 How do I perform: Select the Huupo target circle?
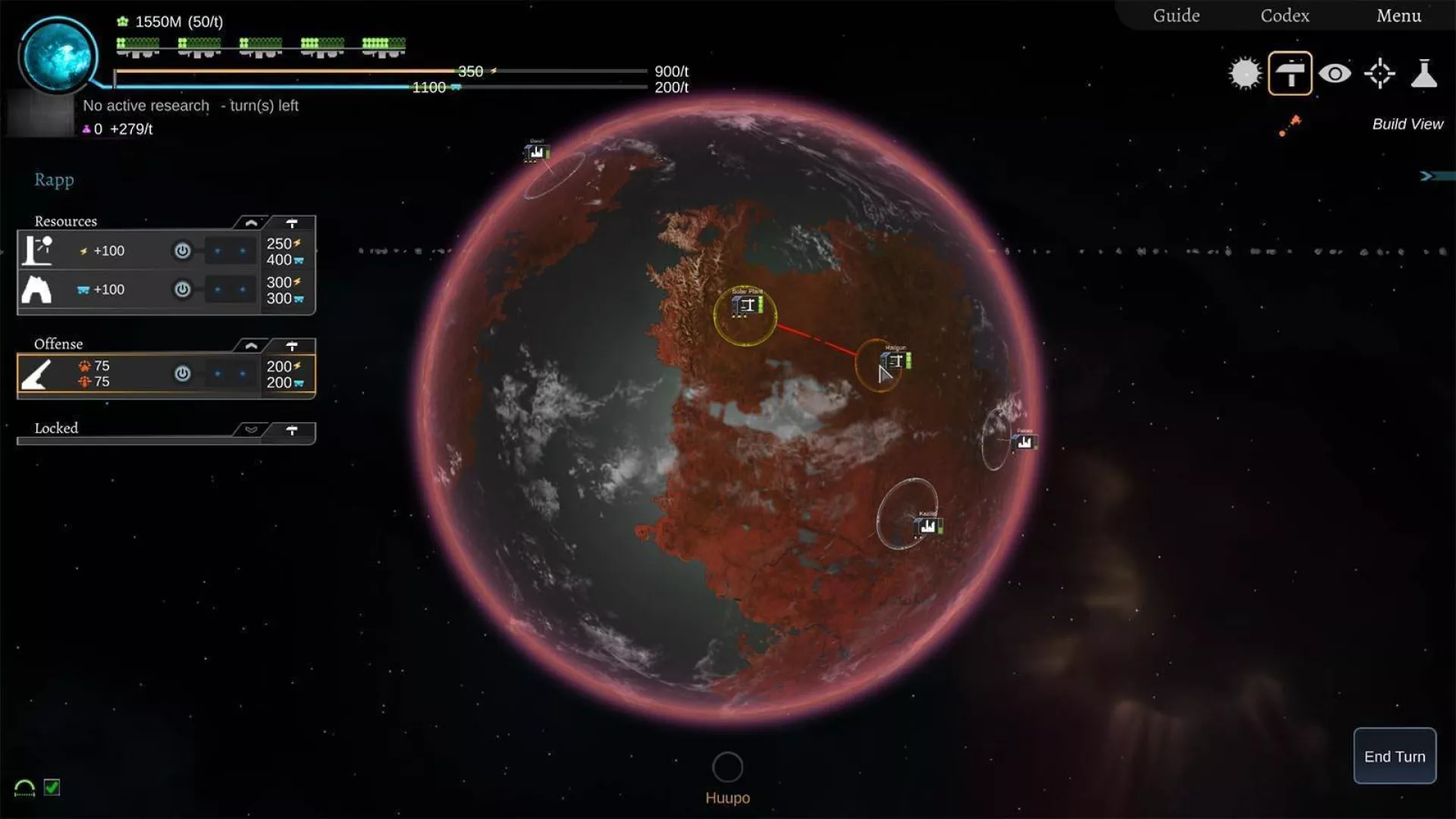pos(727,767)
